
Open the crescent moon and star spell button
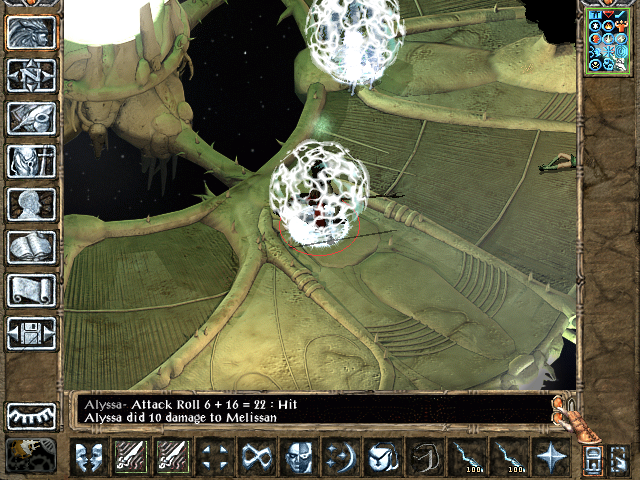(x=339, y=457)
